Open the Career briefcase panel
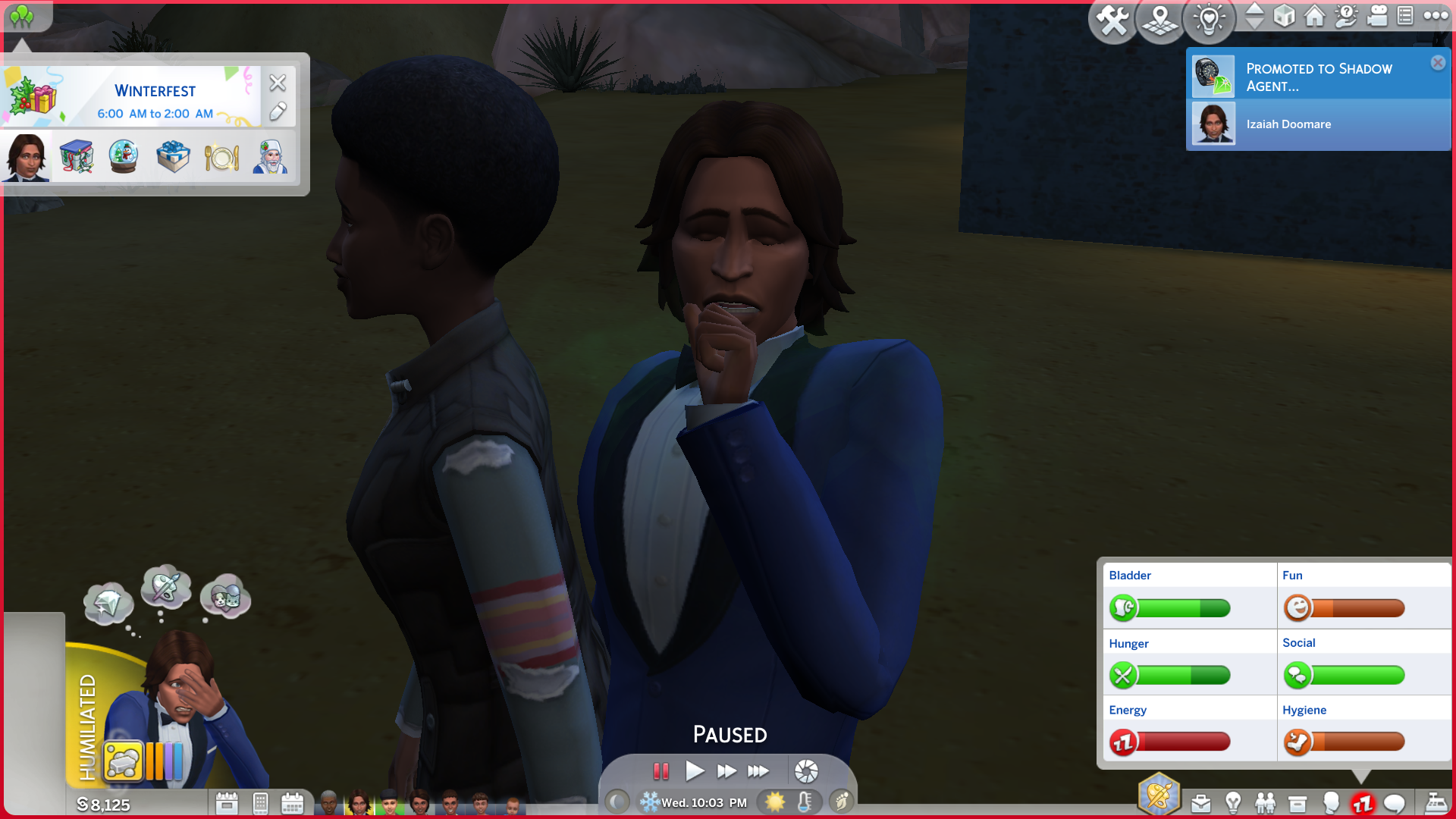This screenshot has height=819, width=1456. (1200, 803)
